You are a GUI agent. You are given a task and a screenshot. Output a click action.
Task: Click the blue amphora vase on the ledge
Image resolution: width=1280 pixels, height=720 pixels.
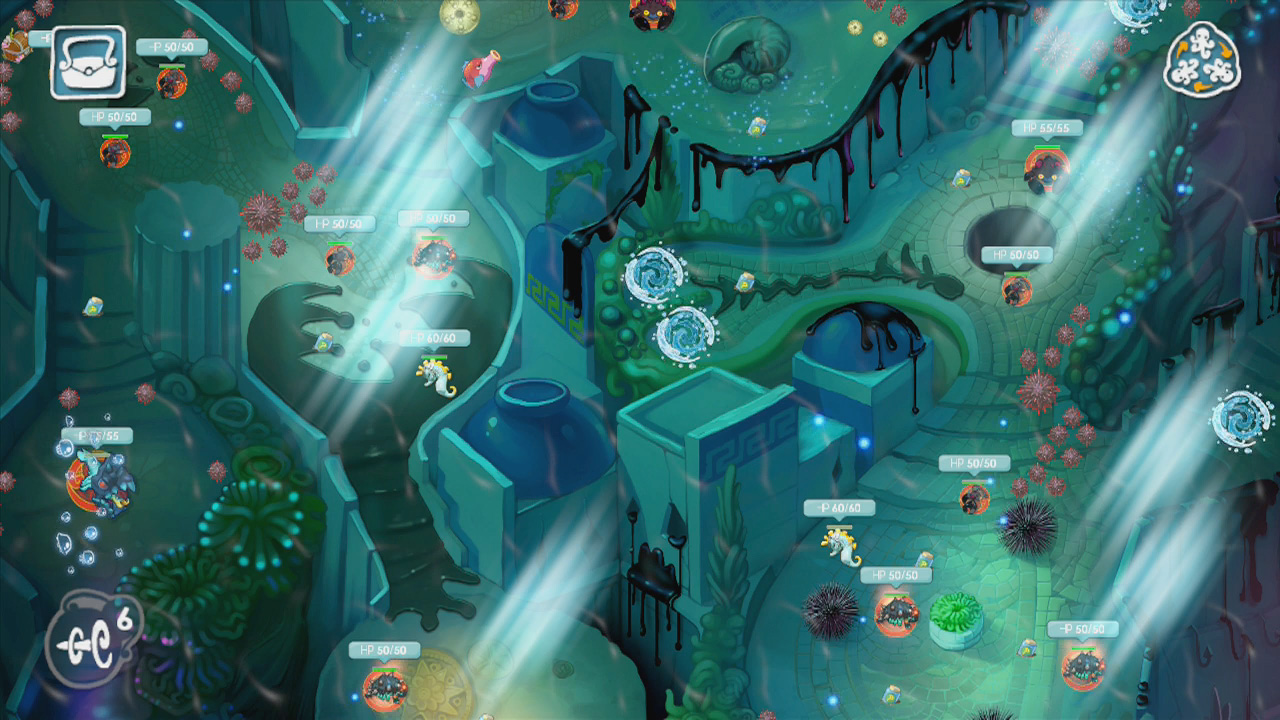556,118
